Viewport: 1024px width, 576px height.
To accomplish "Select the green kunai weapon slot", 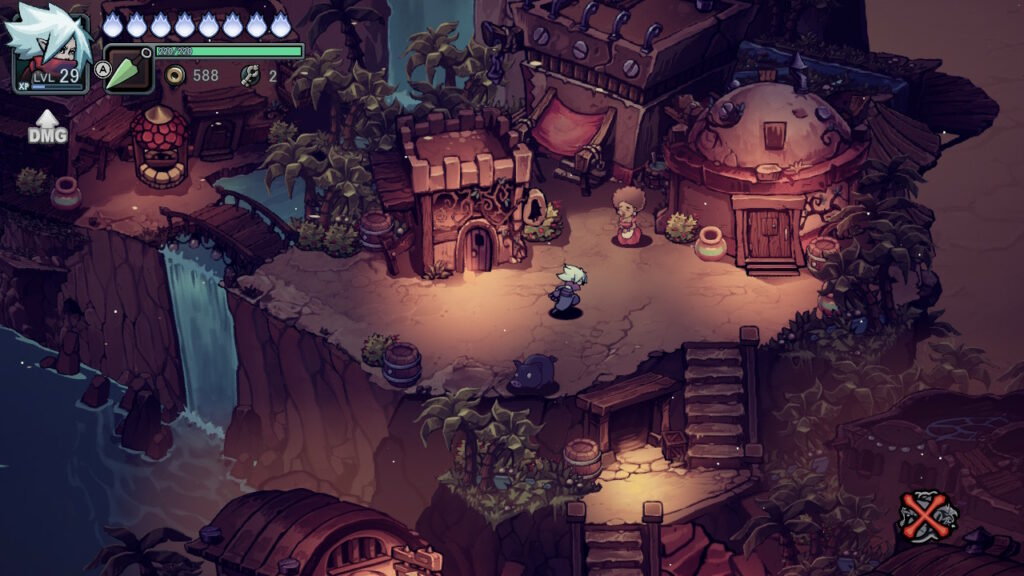I will click(x=129, y=70).
